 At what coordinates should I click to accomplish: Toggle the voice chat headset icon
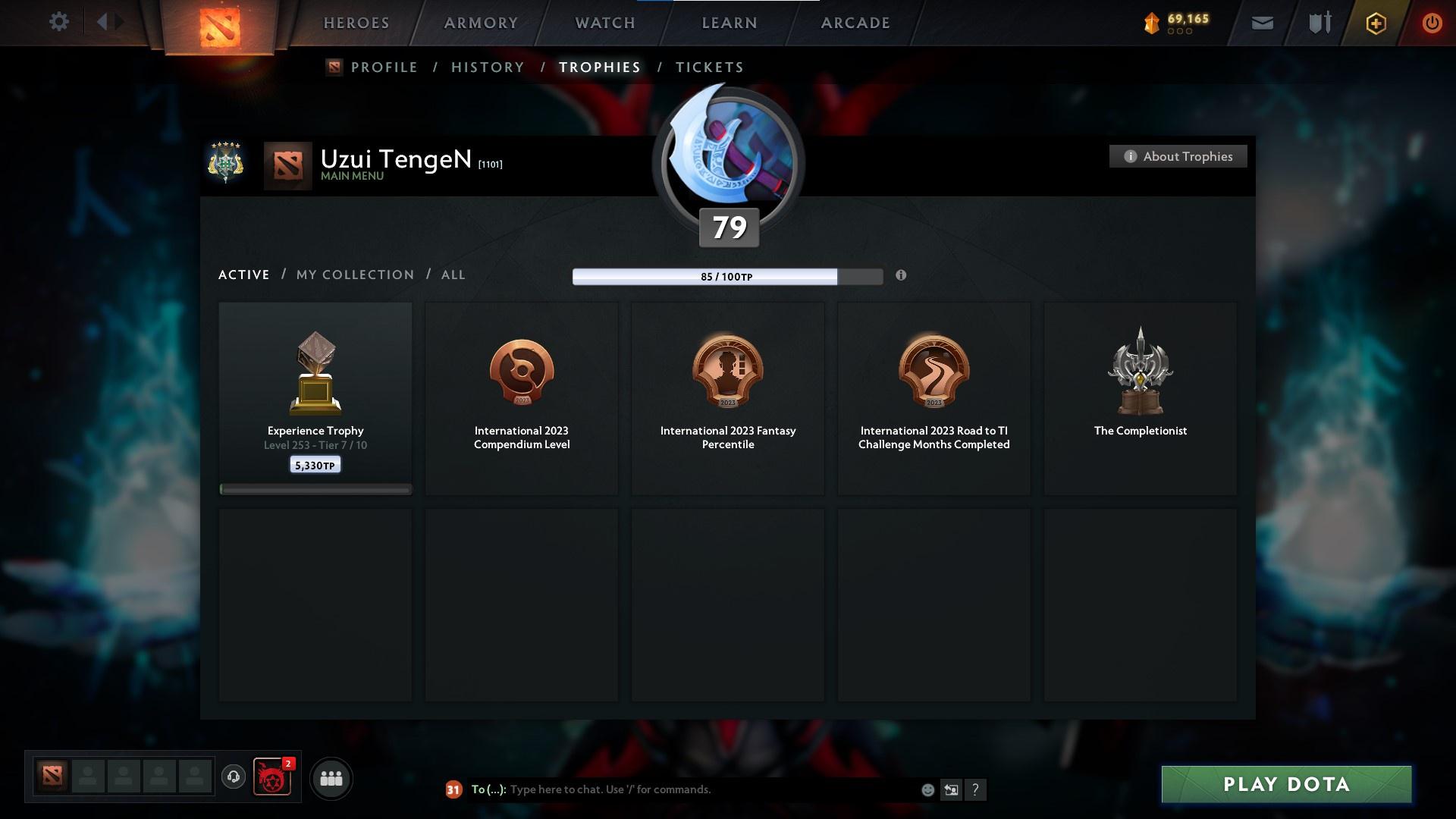point(233,778)
